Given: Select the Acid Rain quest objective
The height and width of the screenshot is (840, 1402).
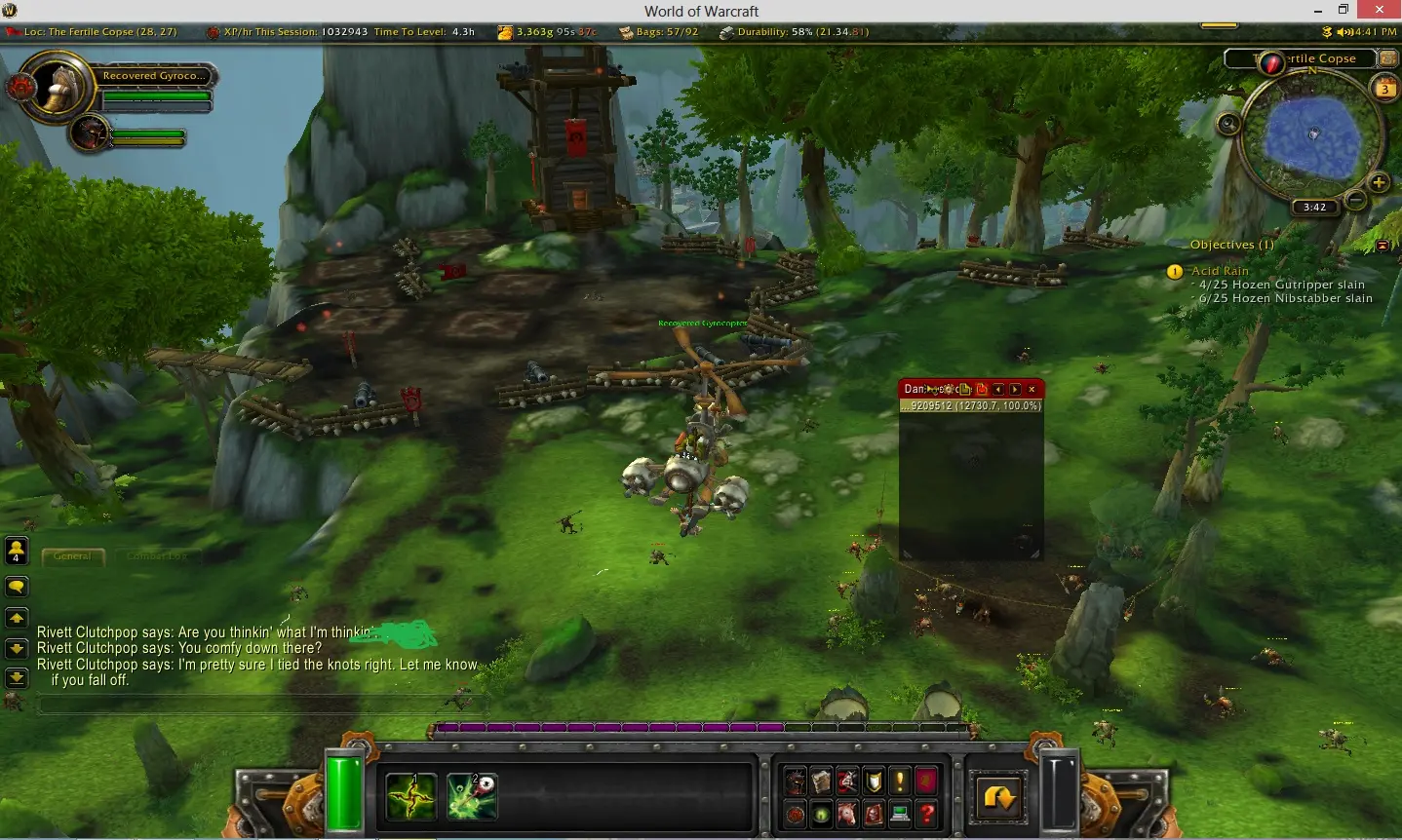Looking at the screenshot, I should 1220,271.
